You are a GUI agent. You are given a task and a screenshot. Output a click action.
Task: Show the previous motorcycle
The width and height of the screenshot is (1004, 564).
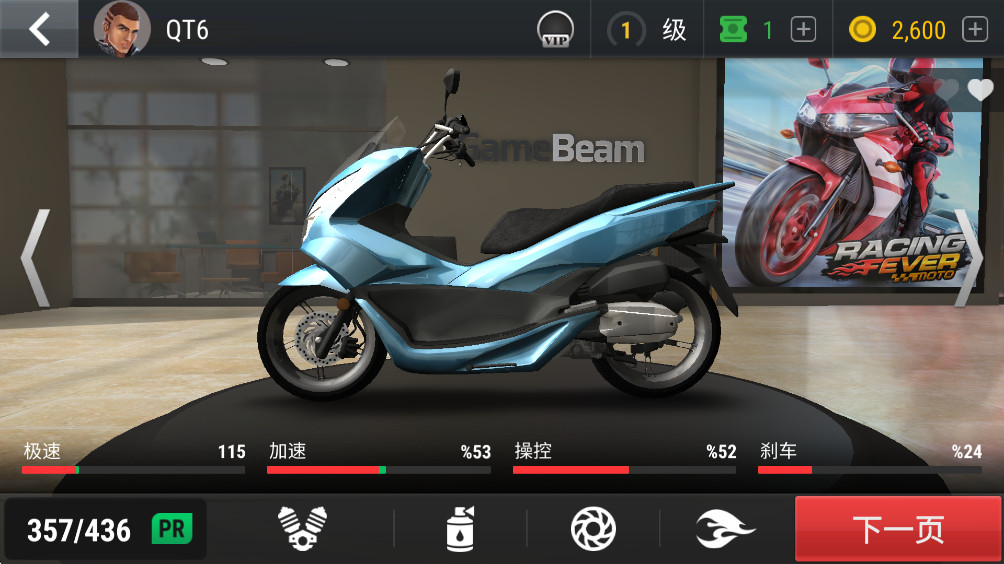[x=35, y=258]
